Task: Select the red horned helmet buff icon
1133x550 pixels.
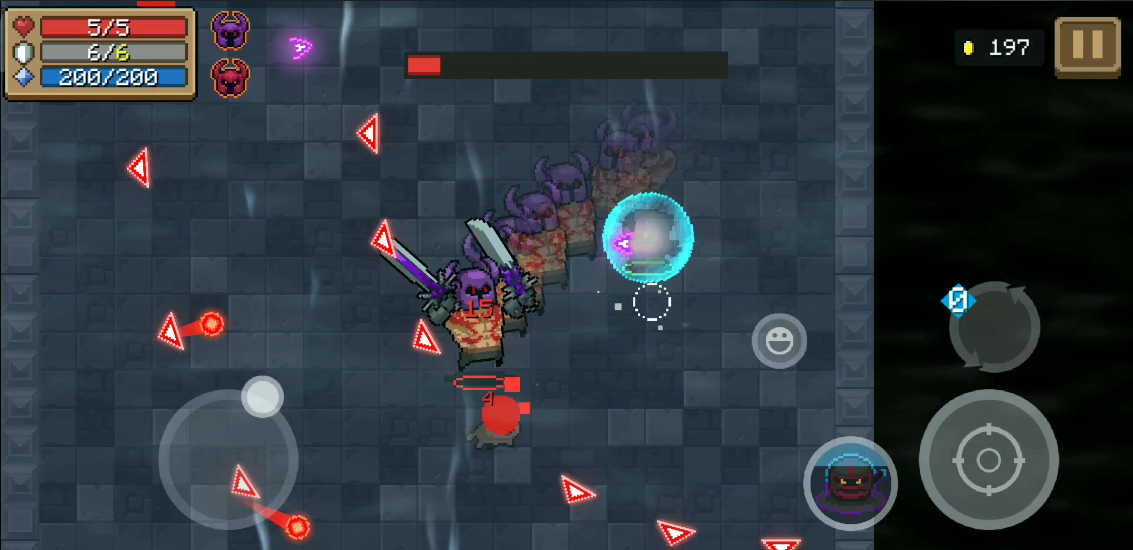Action: [x=231, y=77]
